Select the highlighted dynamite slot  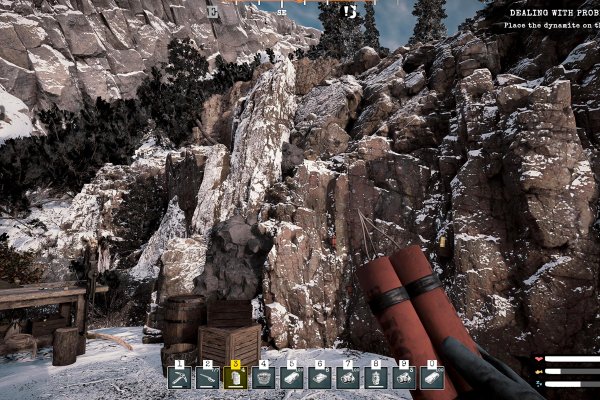[x=235, y=377]
